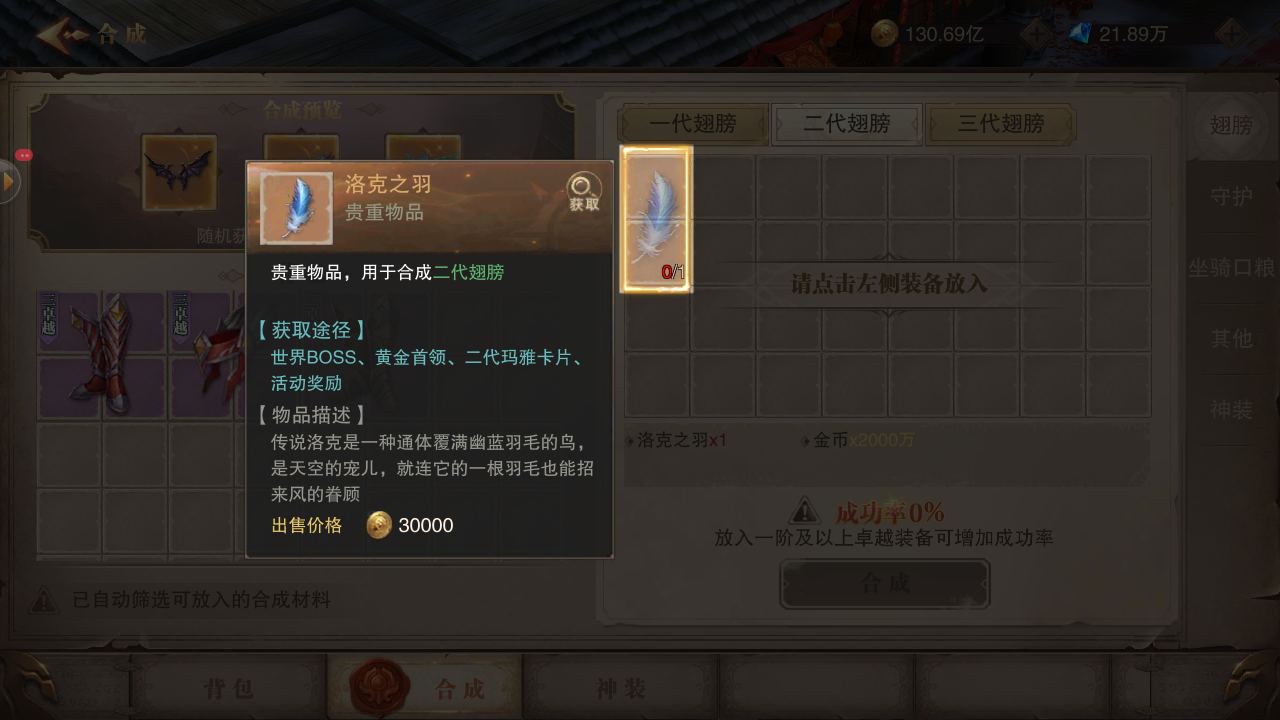Open the 守护 category in right sidebar
The height and width of the screenshot is (720, 1280).
click(1232, 198)
